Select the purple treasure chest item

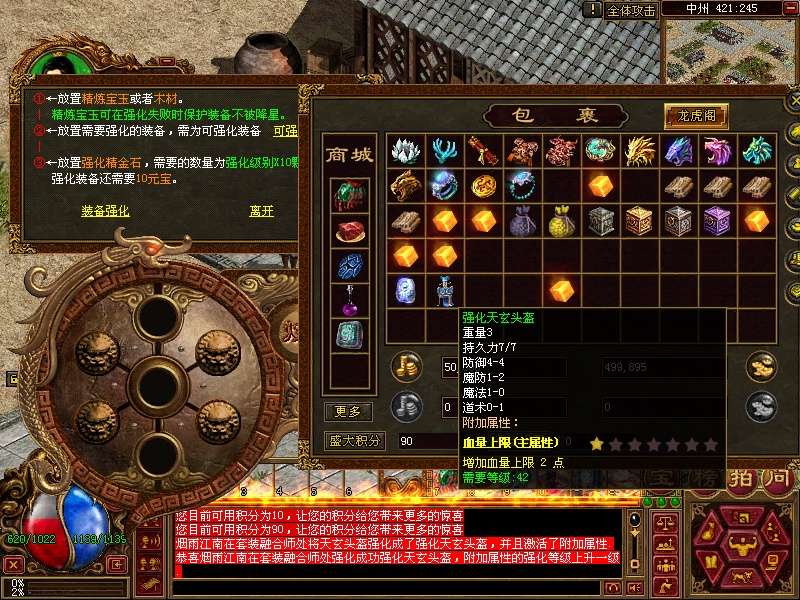[x=717, y=220]
